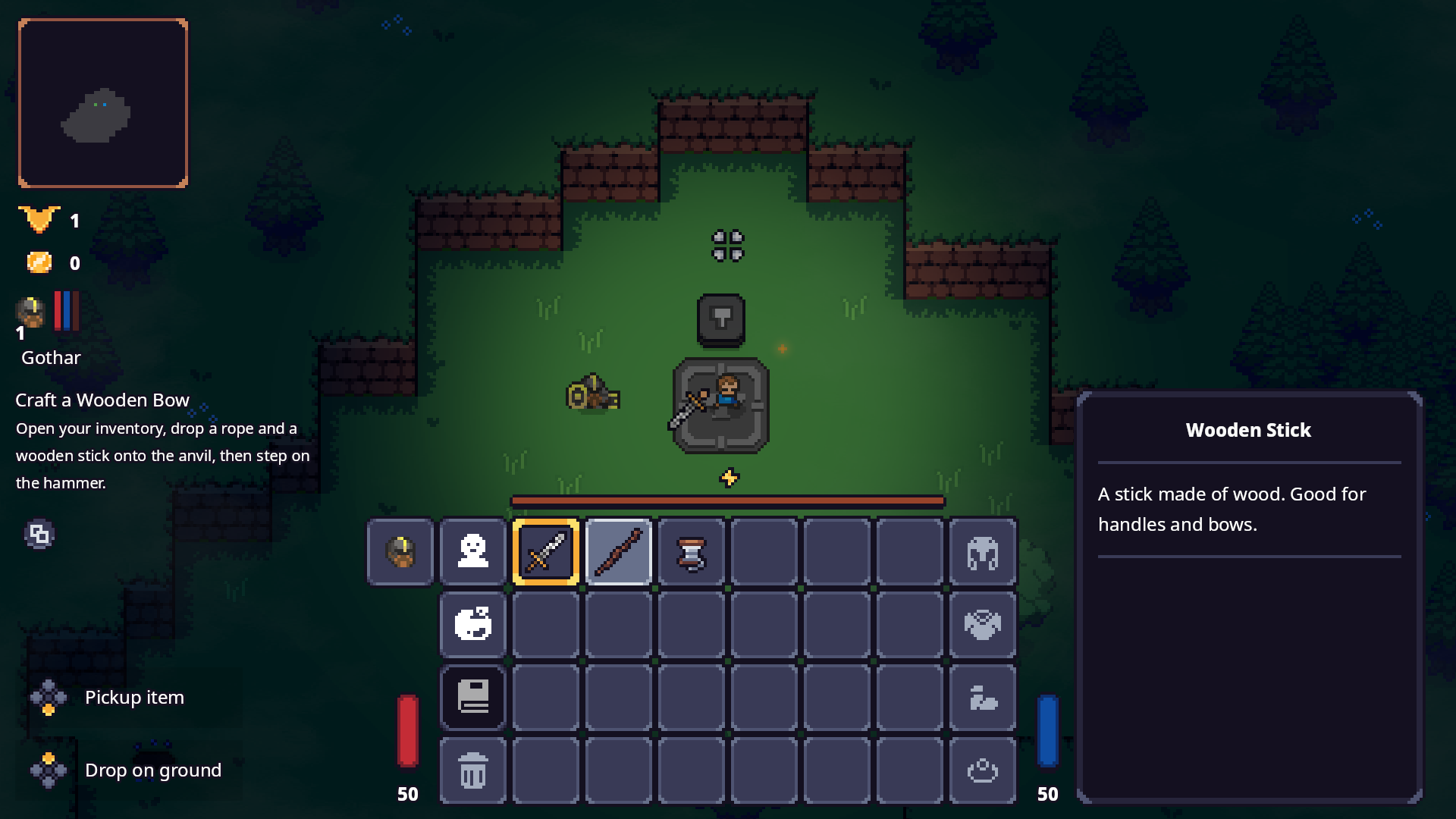This screenshot has height=819, width=1456.
Task: Select the boots equipment slot
Action: tap(982, 697)
